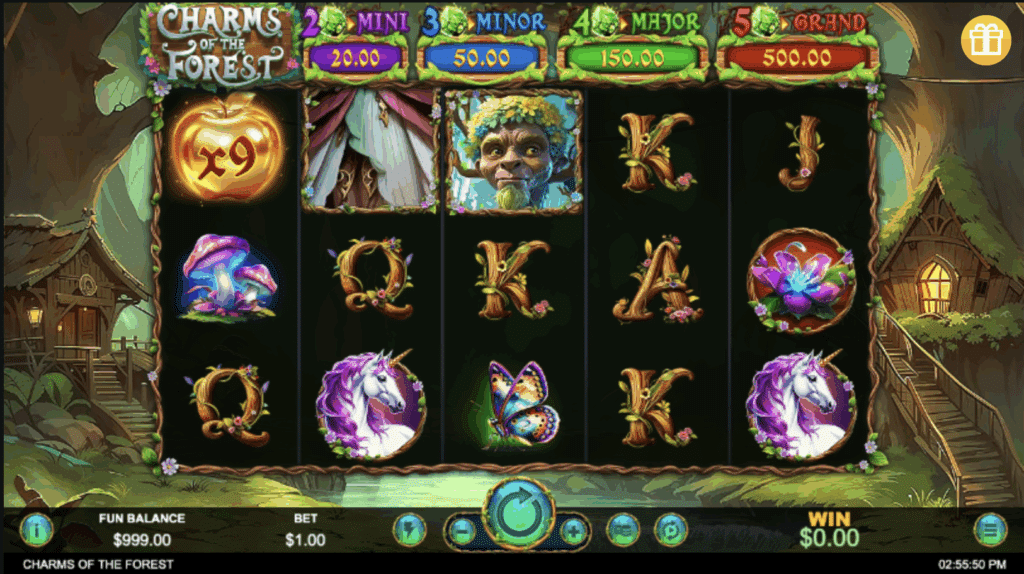
Task: Open the game info button
Action: [36, 528]
